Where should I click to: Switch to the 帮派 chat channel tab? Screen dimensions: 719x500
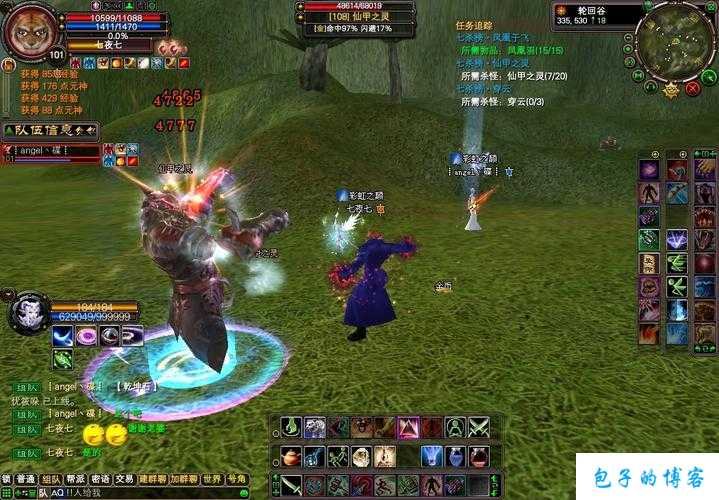click(x=76, y=479)
